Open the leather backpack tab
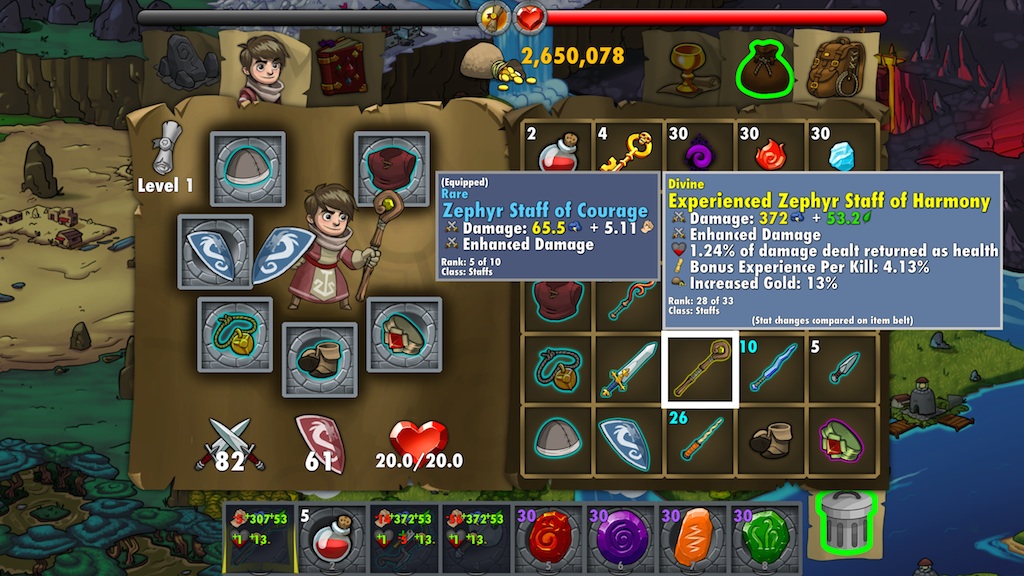 pos(836,66)
